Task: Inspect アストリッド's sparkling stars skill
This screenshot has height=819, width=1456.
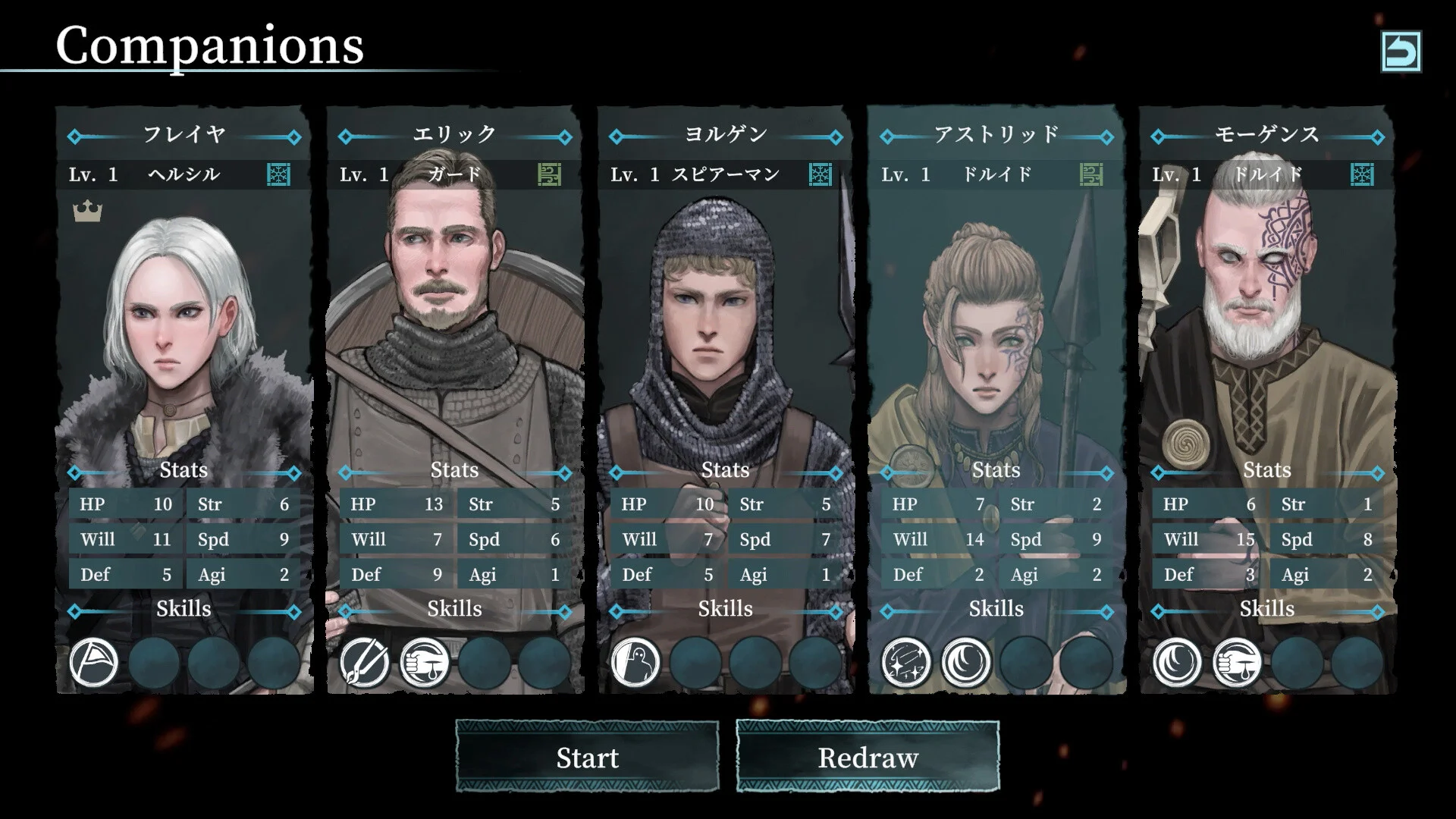Action: click(x=906, y=662)
